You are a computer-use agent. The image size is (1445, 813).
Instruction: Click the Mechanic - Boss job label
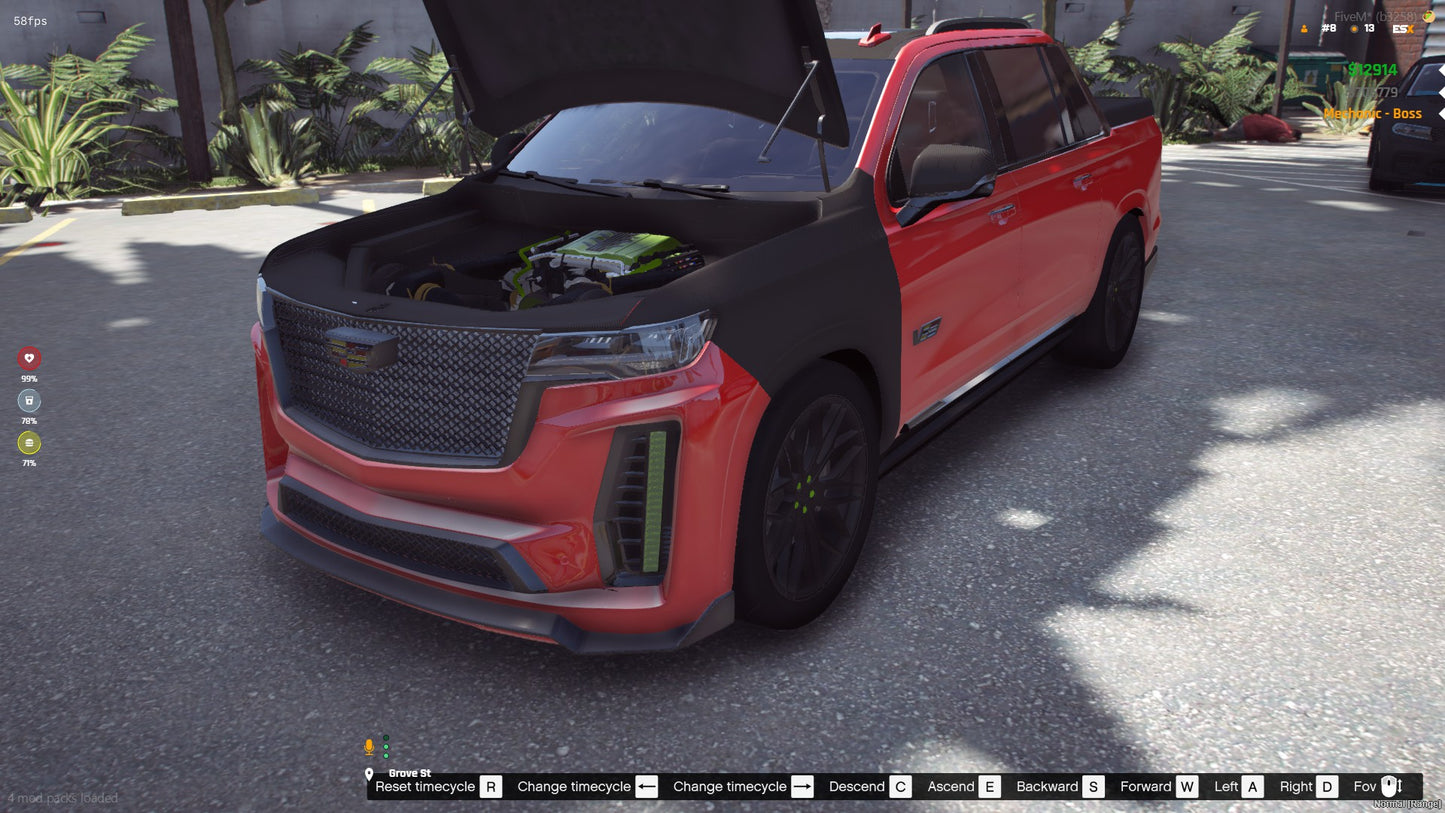pyautogui.click(x=1374, y=113)
